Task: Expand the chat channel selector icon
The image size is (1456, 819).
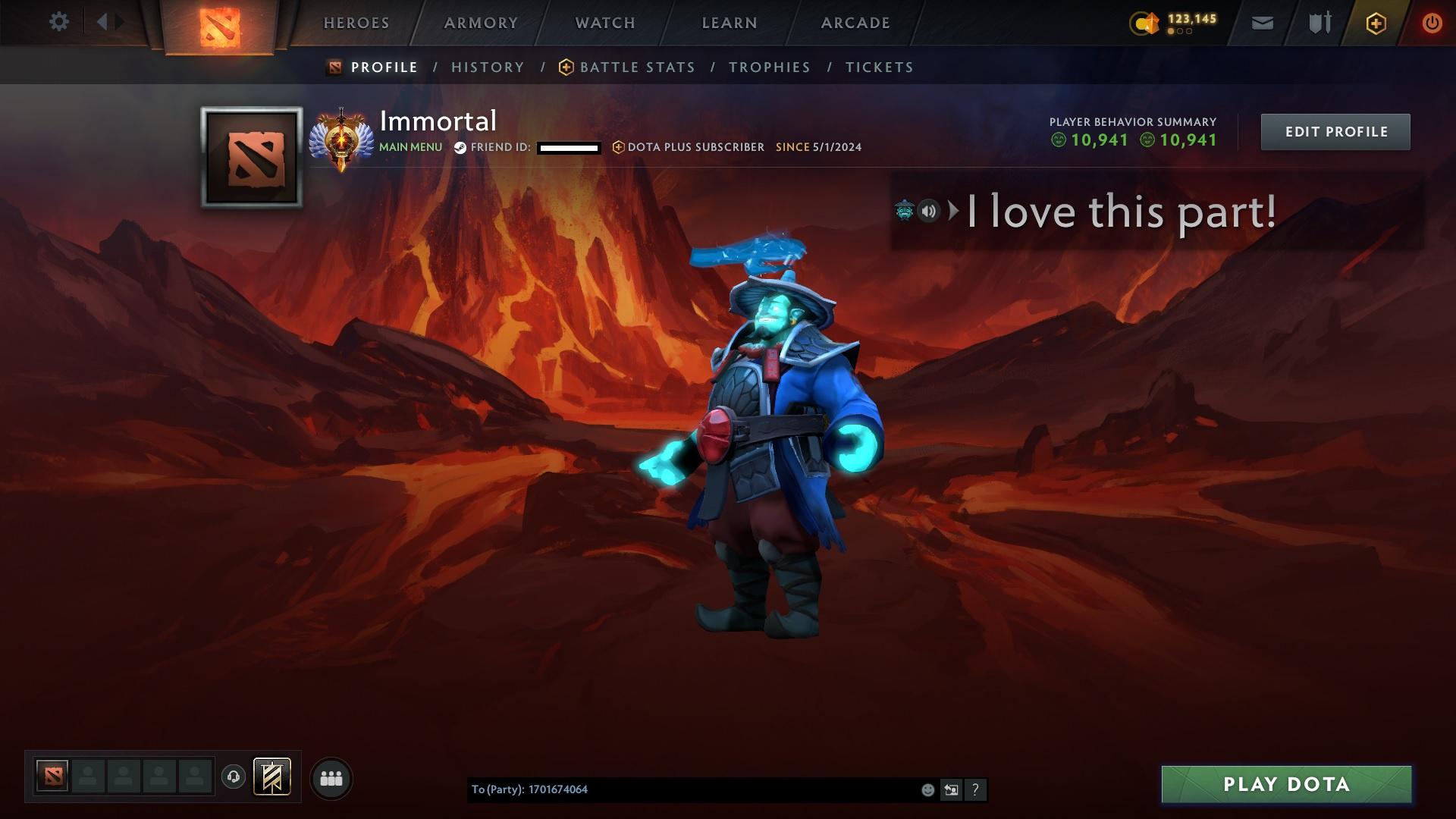Action: pos(951,789)
